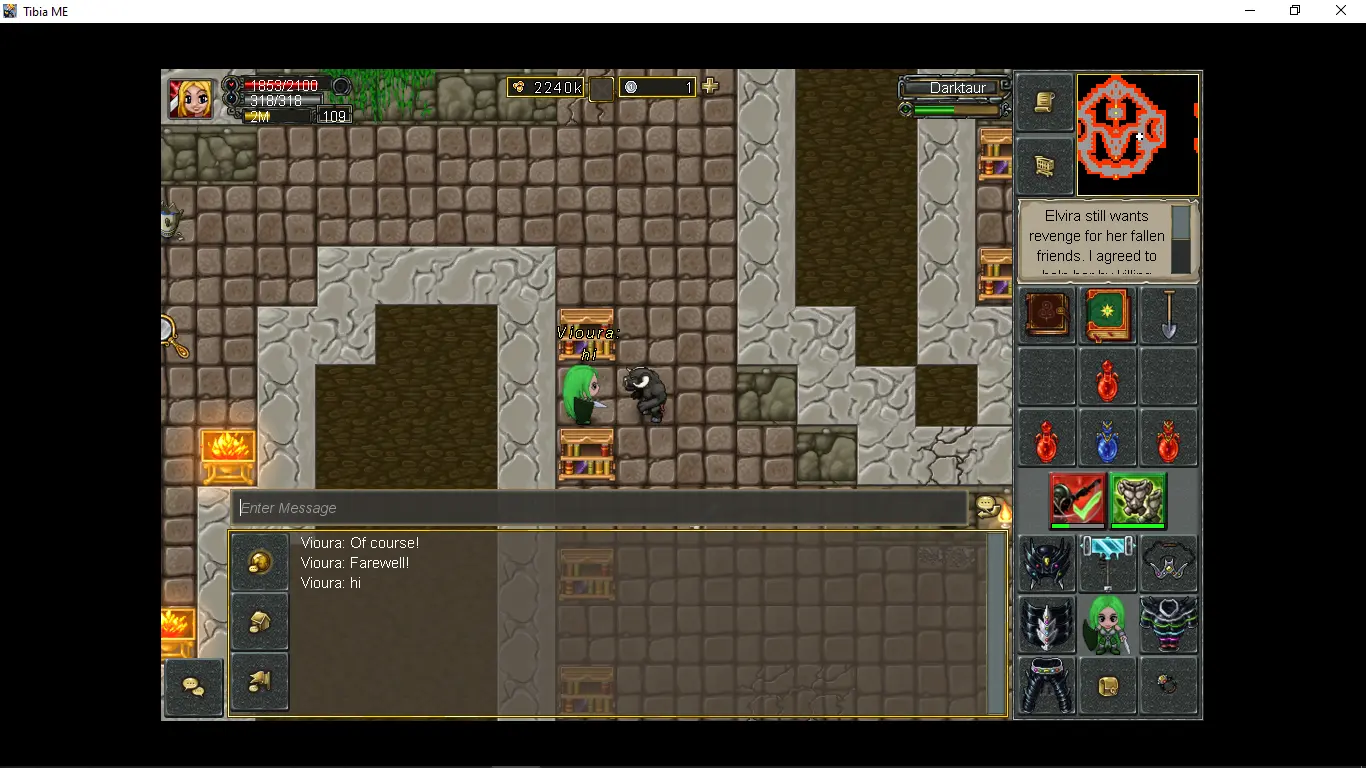The width and height of the screenshot is (1366, 768).
Task: Select the equipped black horned helmet
Action: (1046, 563)
